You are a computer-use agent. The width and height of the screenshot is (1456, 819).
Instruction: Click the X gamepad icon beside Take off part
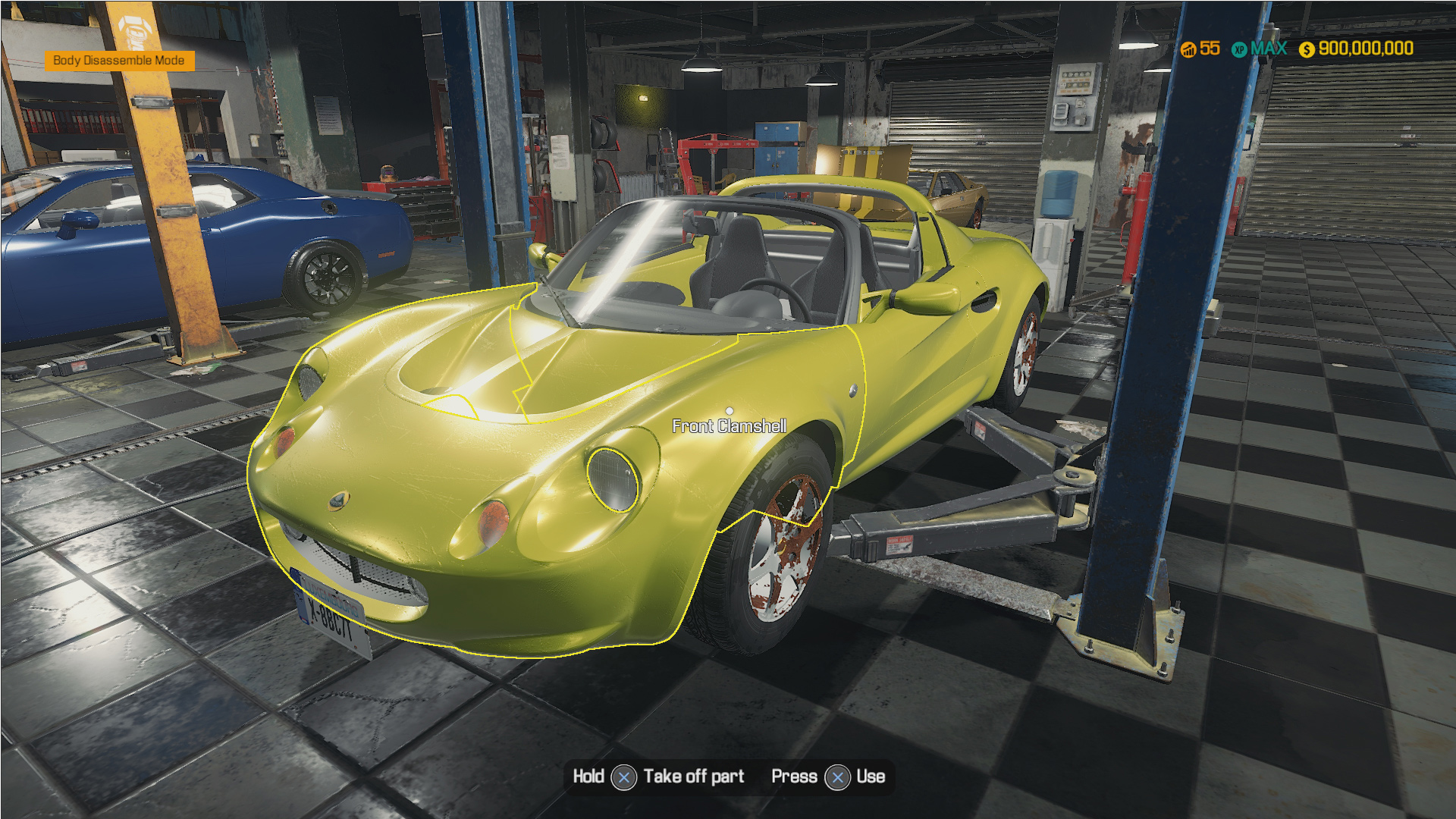point(623,777)
